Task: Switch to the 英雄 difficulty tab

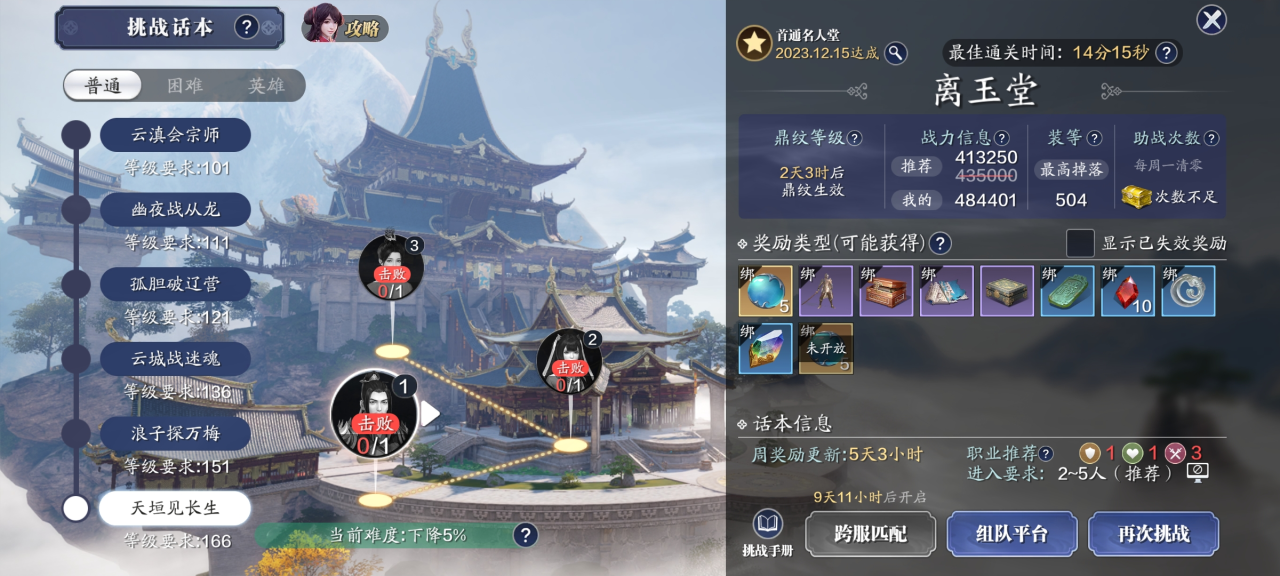Action: click(266, 86)
